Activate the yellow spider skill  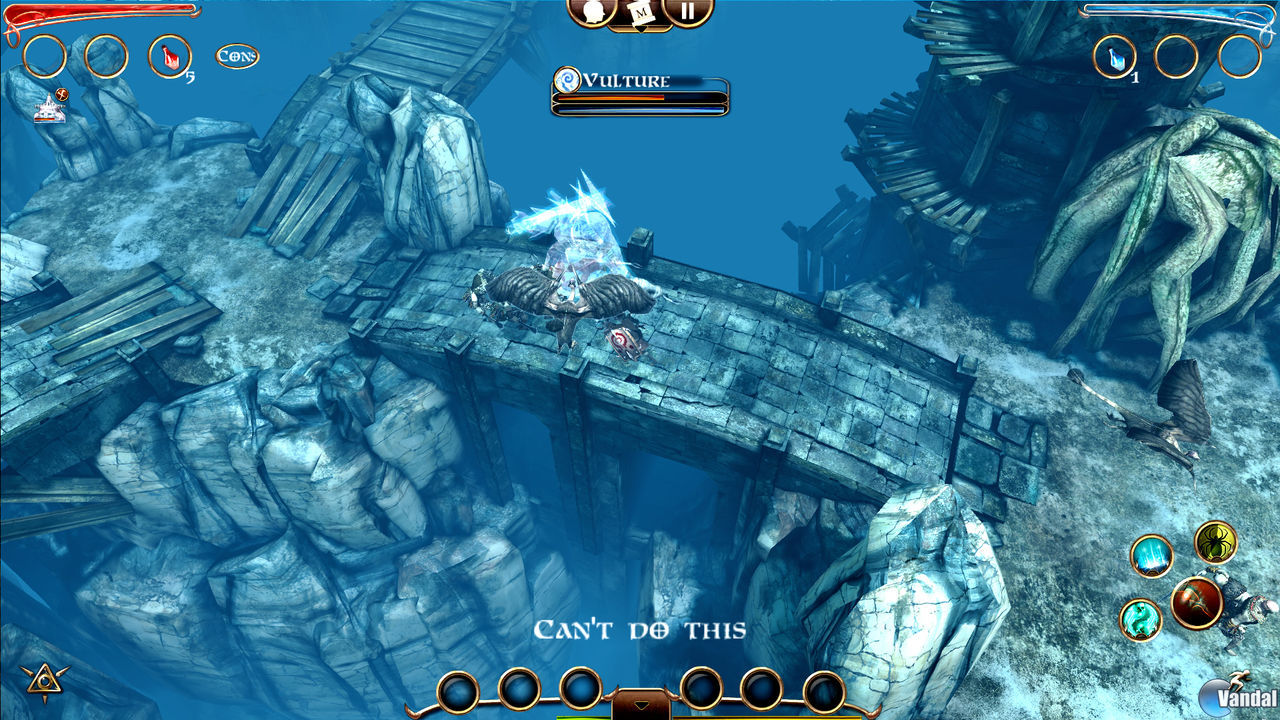(x=1214, y=542)
